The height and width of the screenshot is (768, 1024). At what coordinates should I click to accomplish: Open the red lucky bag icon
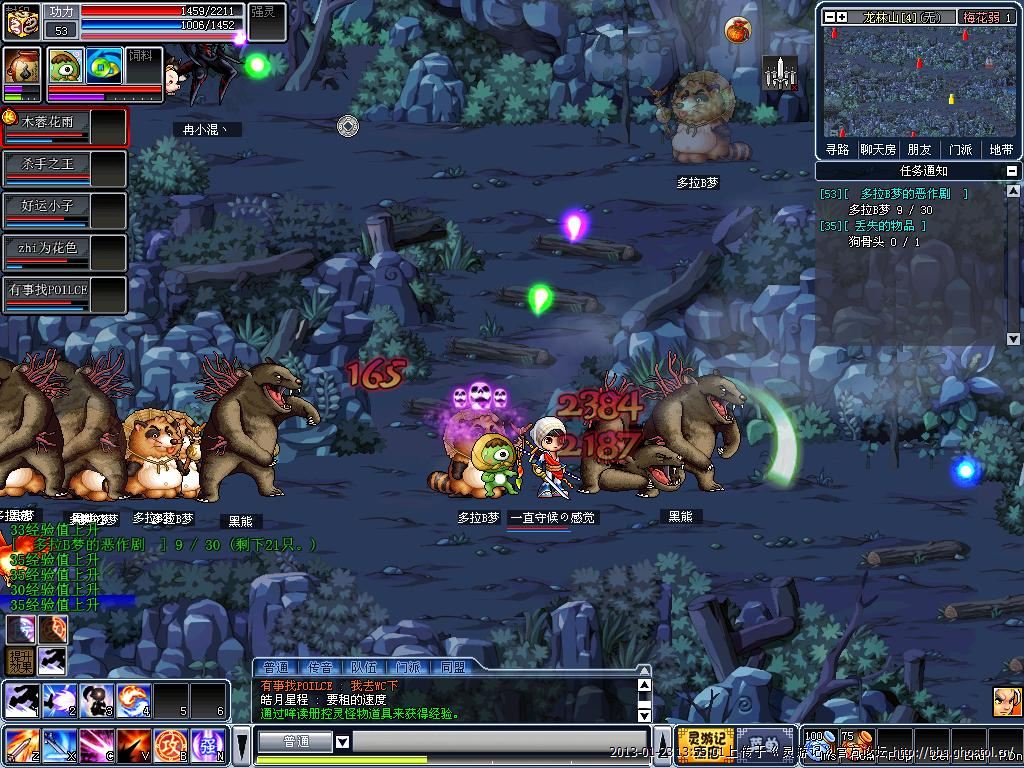tap(737, 29)
